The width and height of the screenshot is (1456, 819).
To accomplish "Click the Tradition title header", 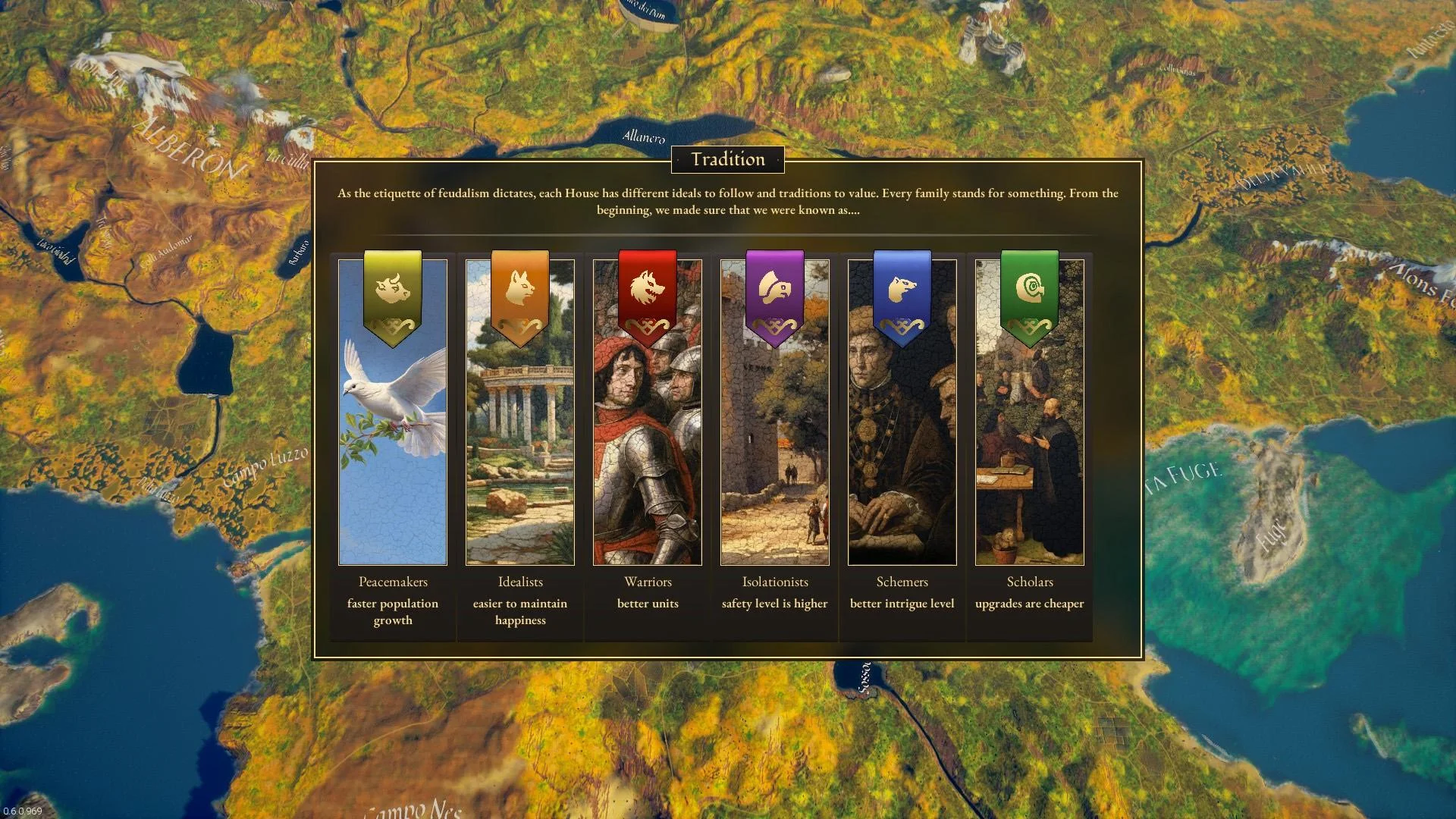I will (x=727, y=159).
